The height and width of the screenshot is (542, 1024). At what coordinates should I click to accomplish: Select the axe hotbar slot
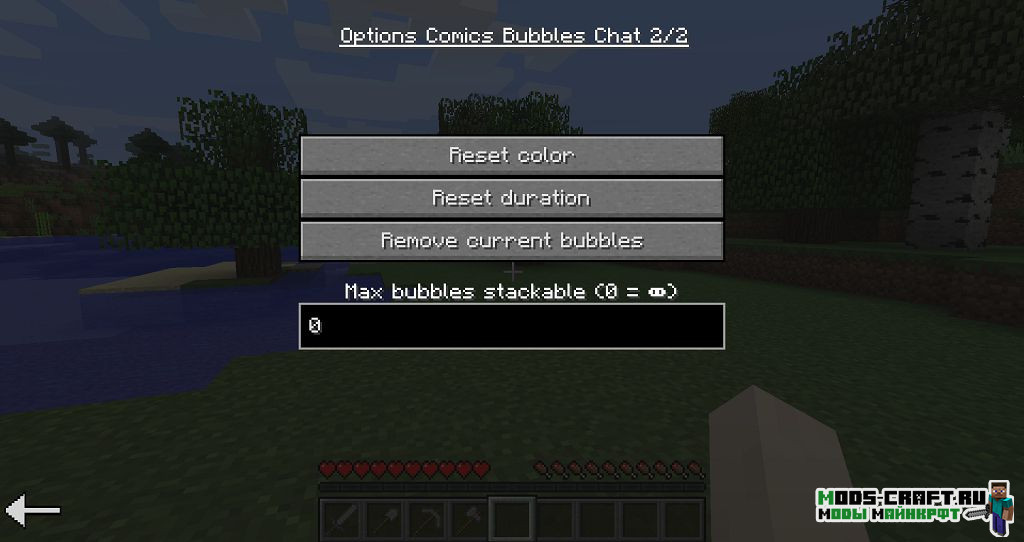click(x=469, y=519)
